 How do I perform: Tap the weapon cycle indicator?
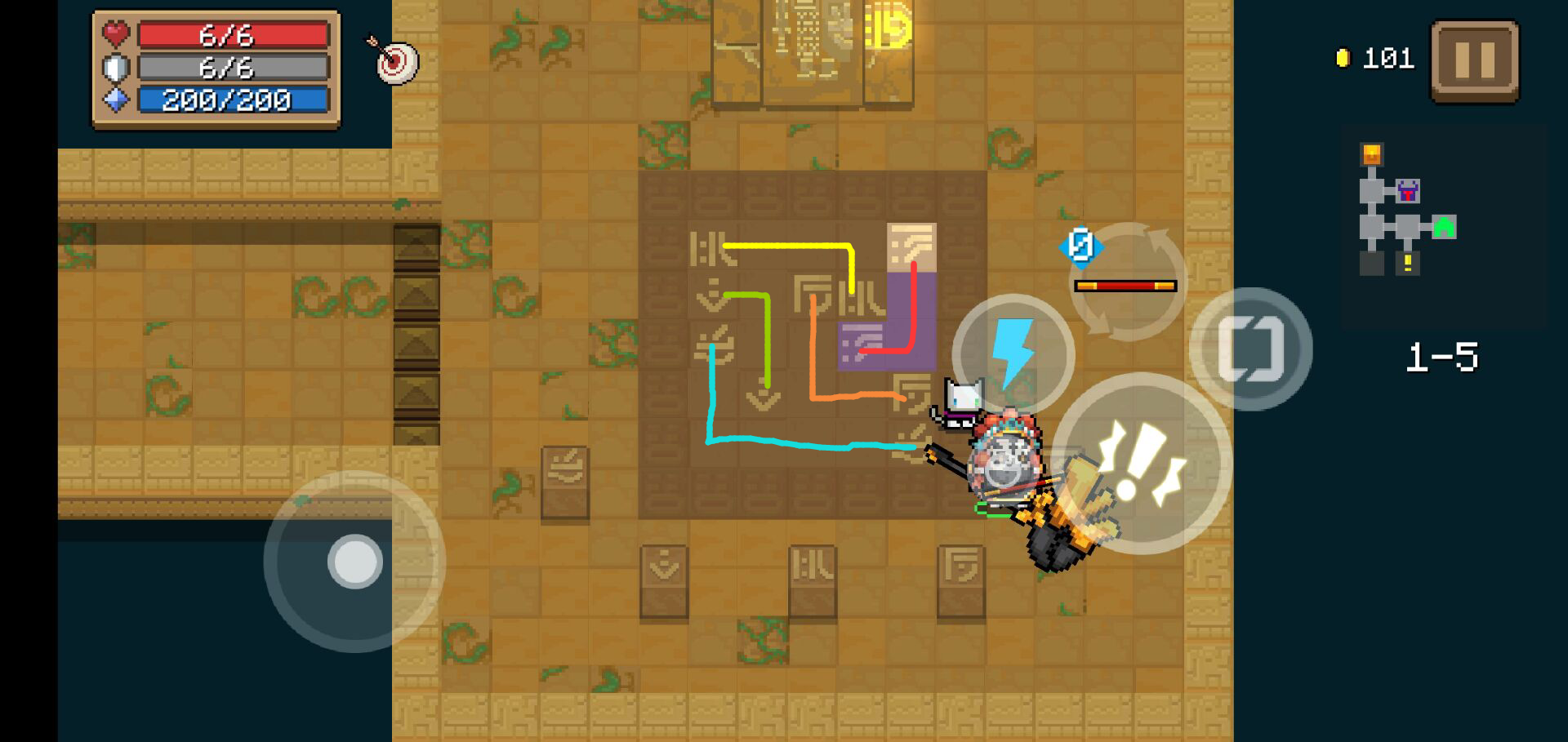[1127, 281]
